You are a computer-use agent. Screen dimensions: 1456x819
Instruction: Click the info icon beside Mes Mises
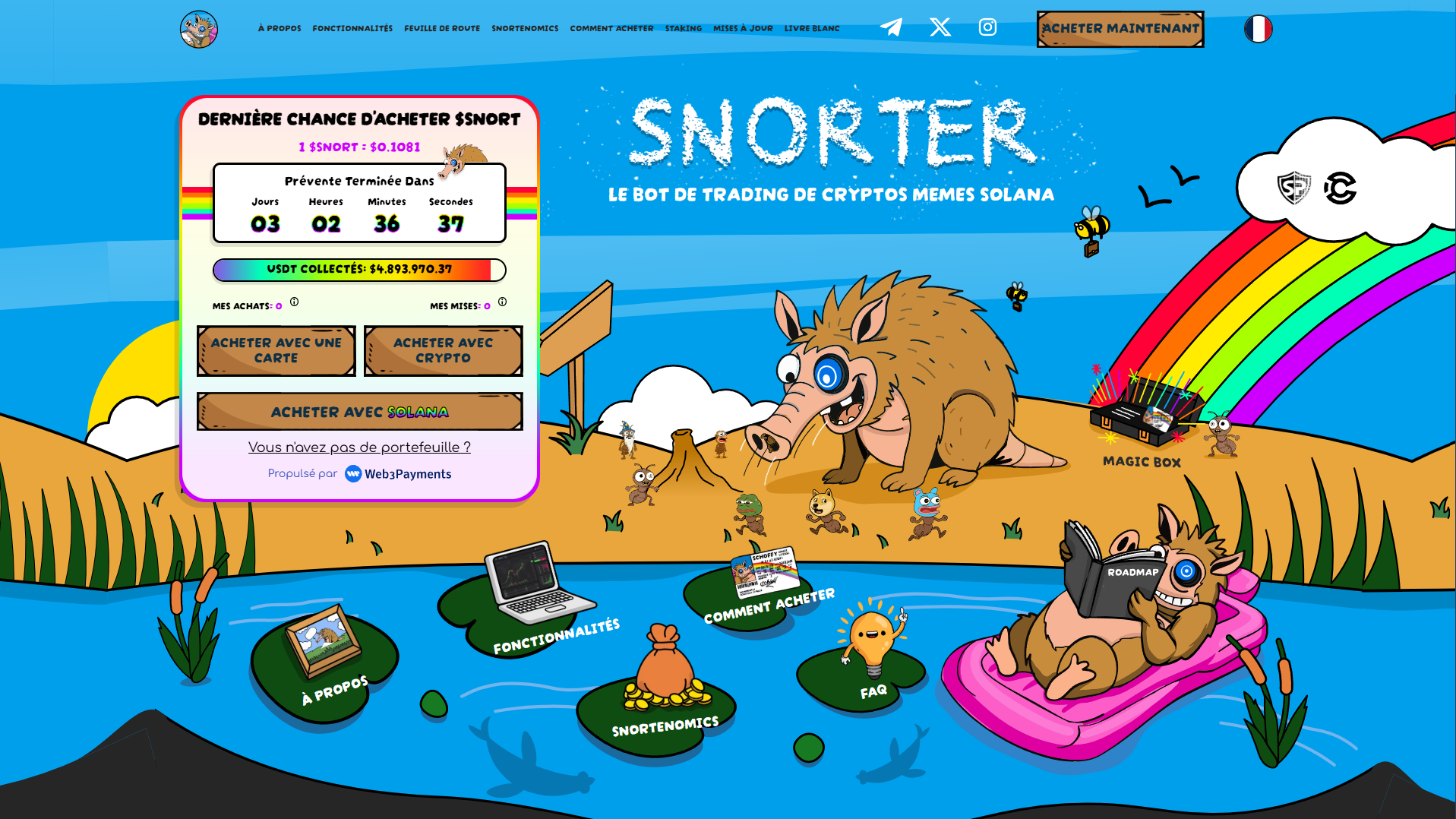pos(502,302)
